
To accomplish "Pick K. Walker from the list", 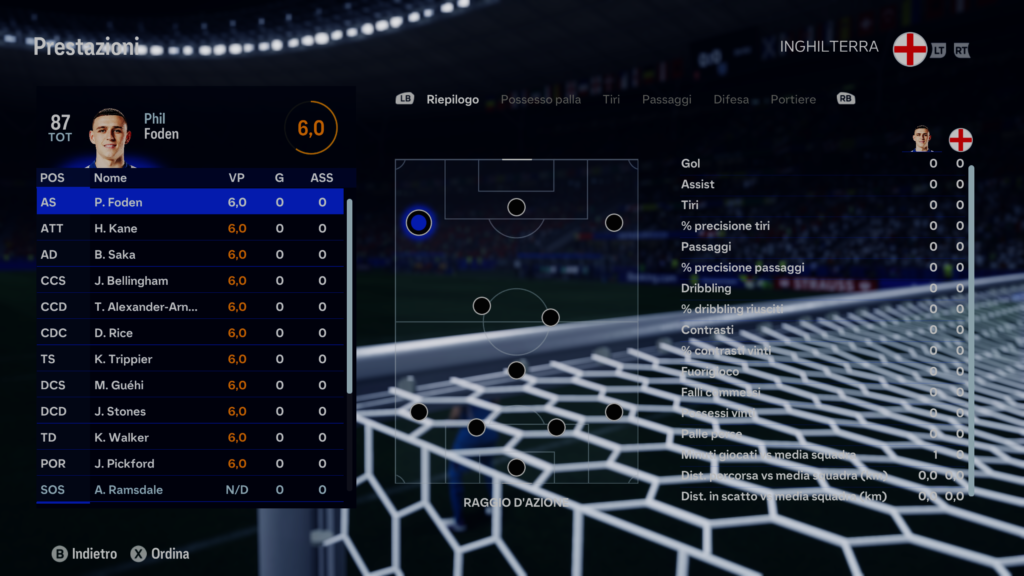I will point(190,438).
